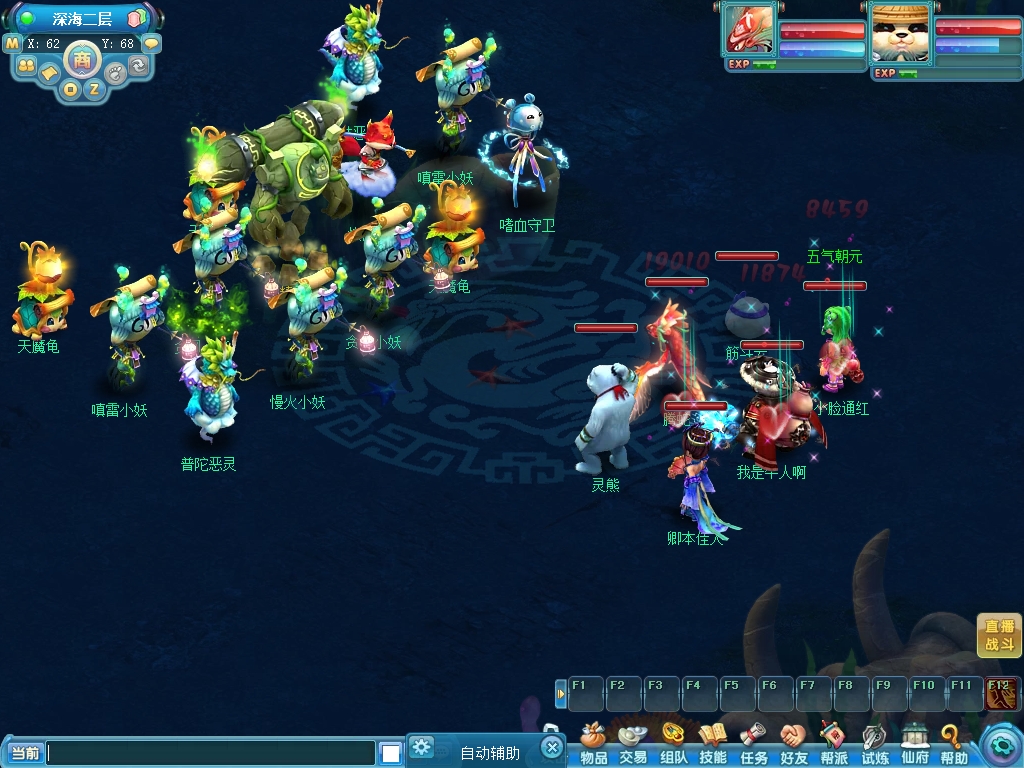Screen dimensions: 1024x768
Task: Click the gear settings button in corner
Action: (1000, 746)
